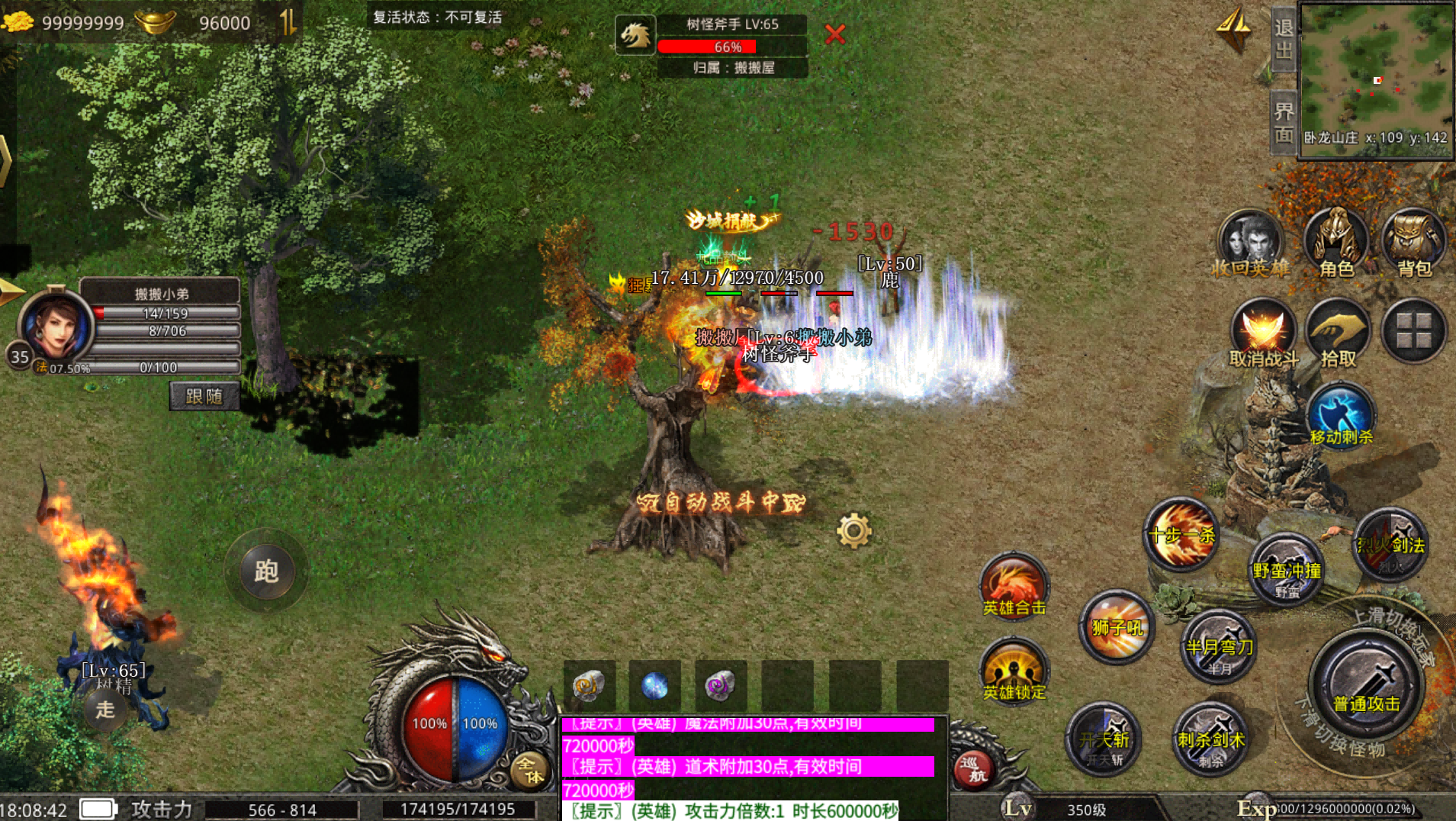The image size is (1456, 821).
Task: Cast the 狮子吼 lion roar skill
Action: pyautogui.click(x=1117, y=627)
